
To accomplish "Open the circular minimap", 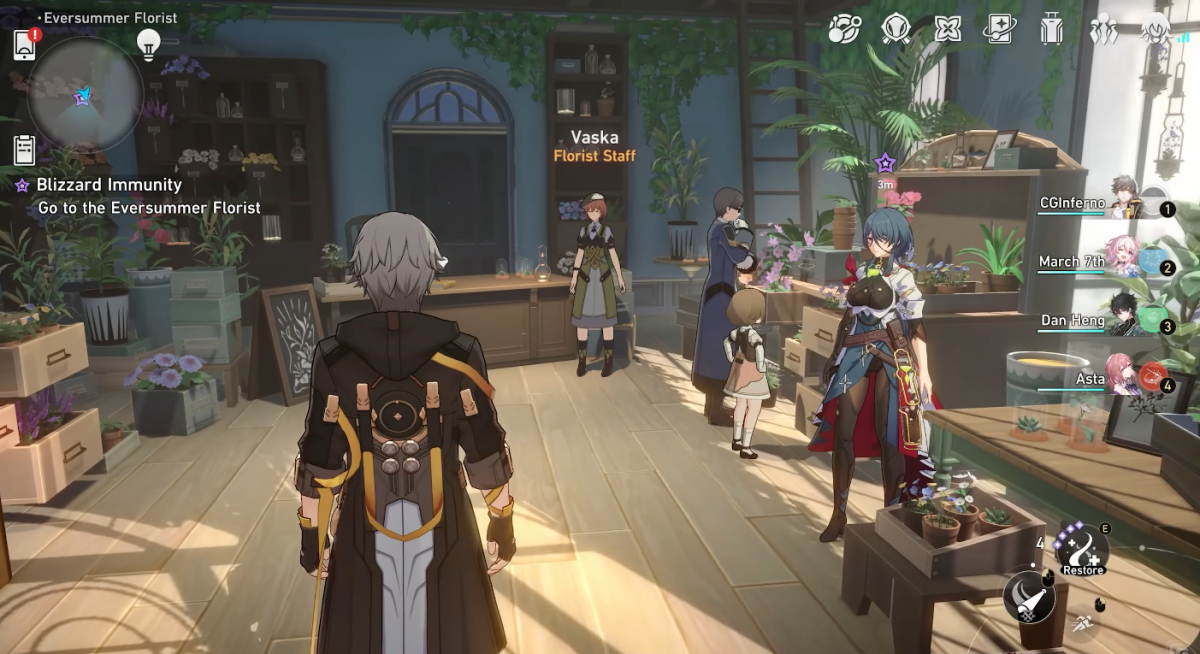I will coord(84,94).
